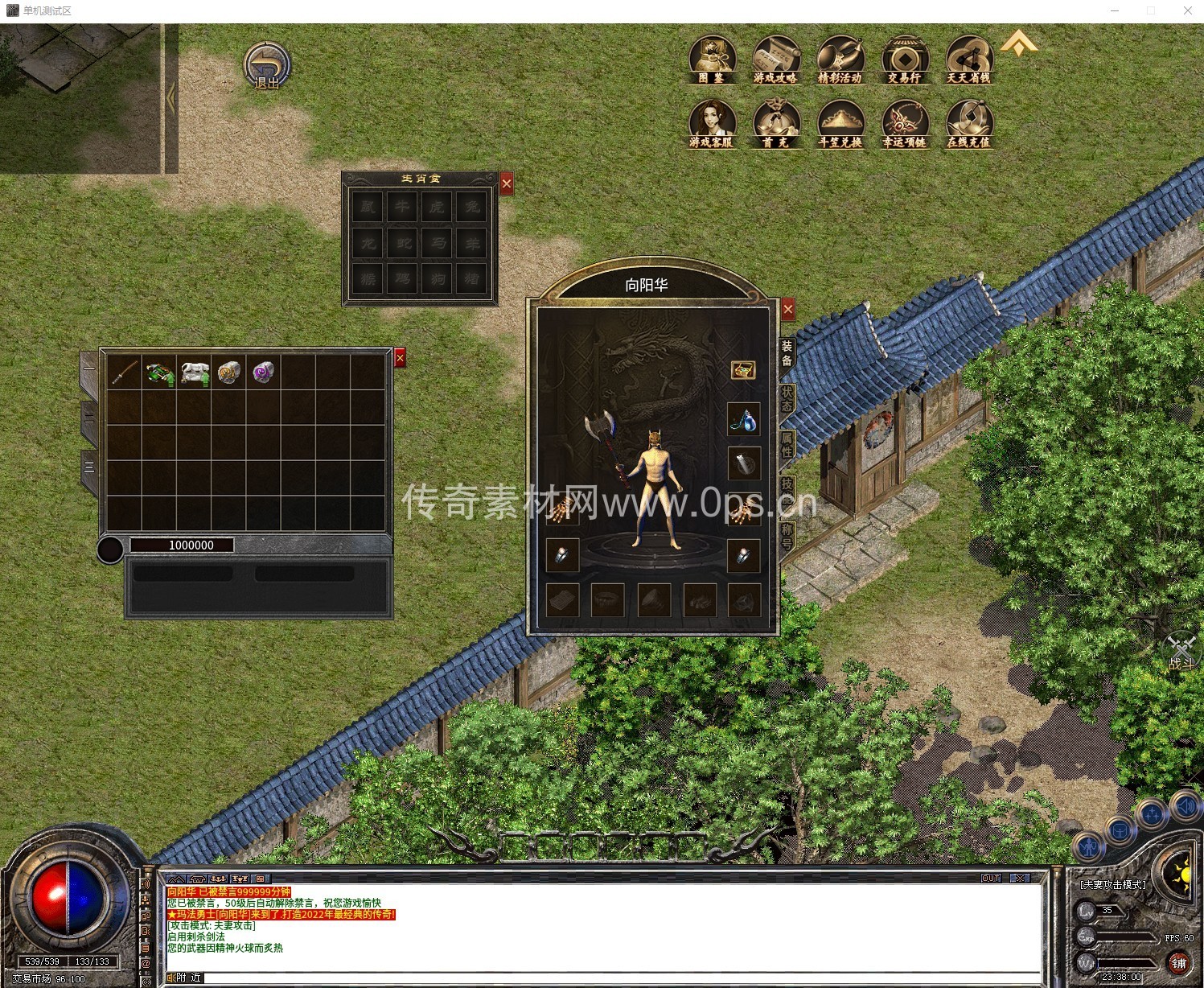1204x988 pixels.
Task: Open the 交易行 trading house
Action: pyautogui.click(x=905, y=60)
